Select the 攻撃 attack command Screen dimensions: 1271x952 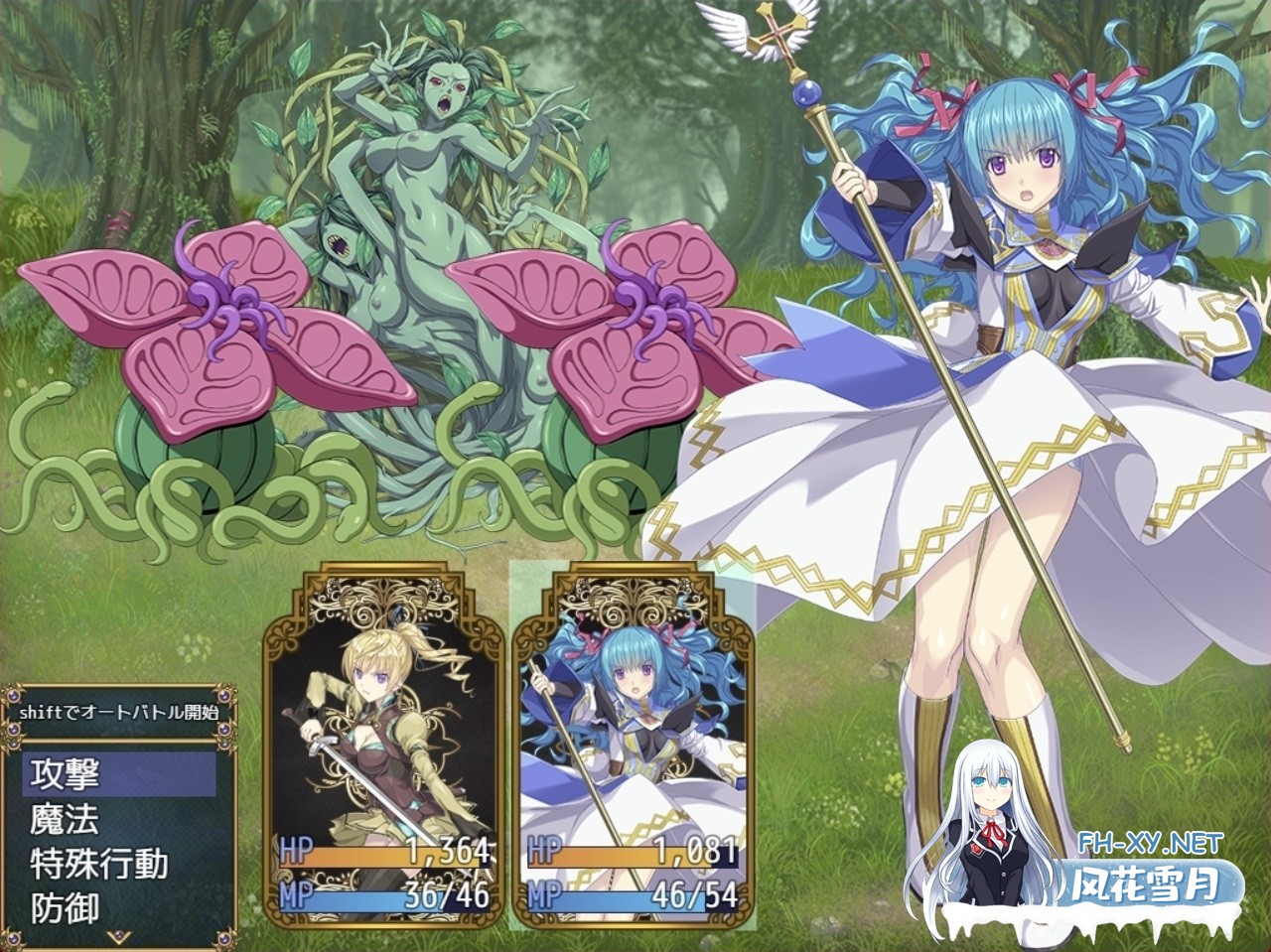coord(119,773)
